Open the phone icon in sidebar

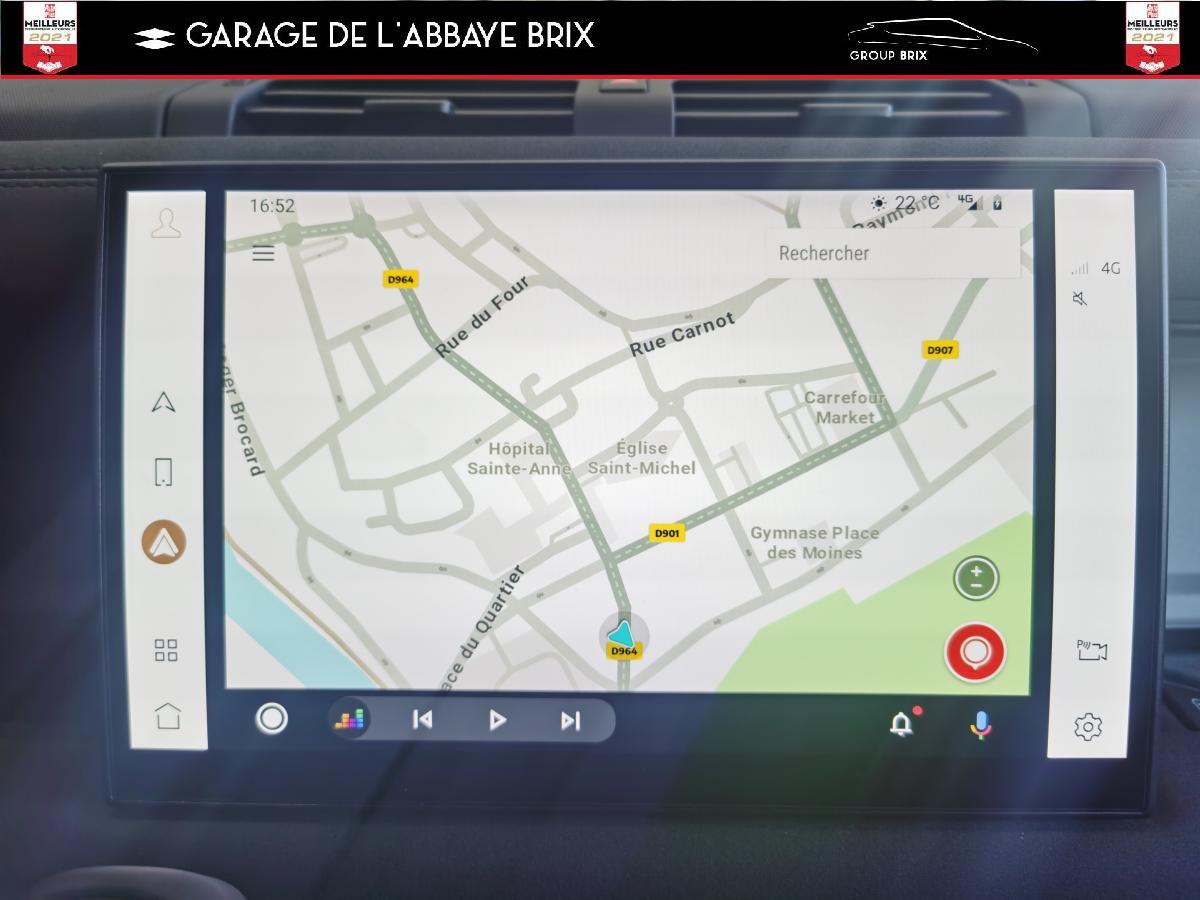pos(164,472)
